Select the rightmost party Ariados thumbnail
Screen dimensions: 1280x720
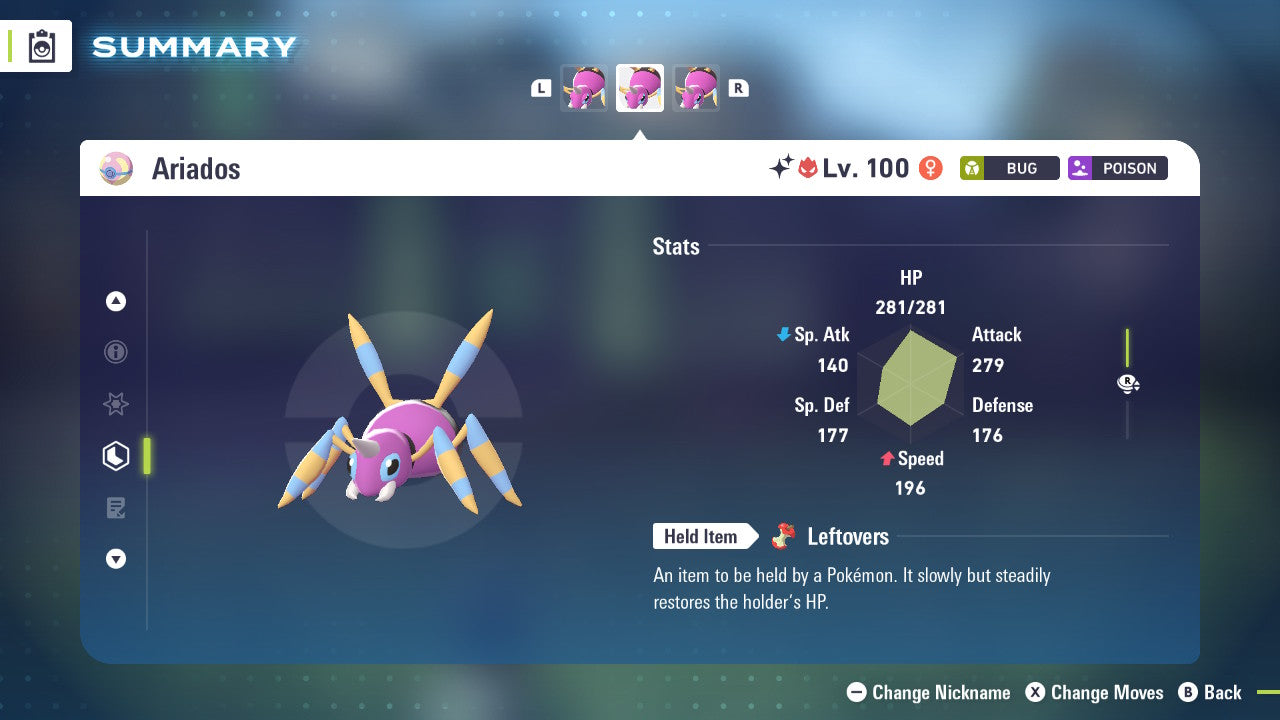(696, 88)
